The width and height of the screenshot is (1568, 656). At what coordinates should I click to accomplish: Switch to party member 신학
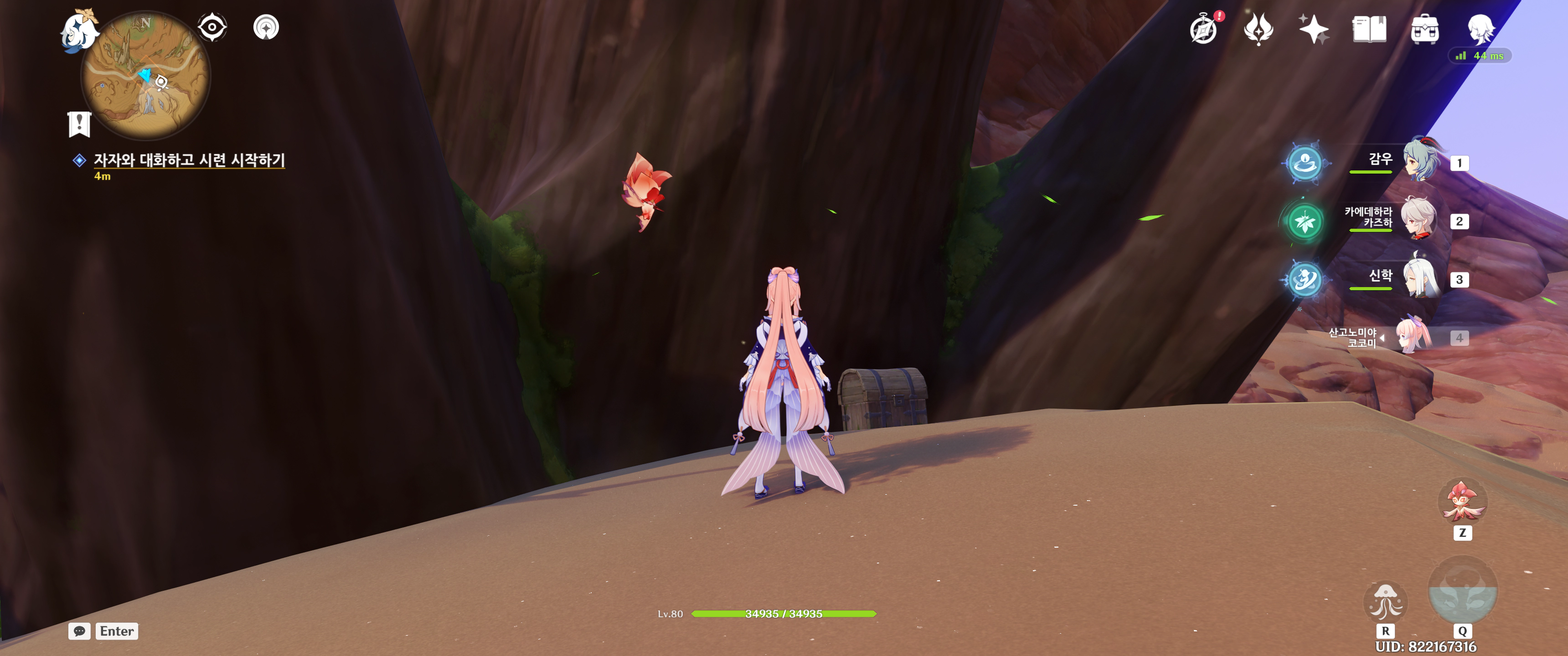pyautogui.click(x=1421, y=277)
